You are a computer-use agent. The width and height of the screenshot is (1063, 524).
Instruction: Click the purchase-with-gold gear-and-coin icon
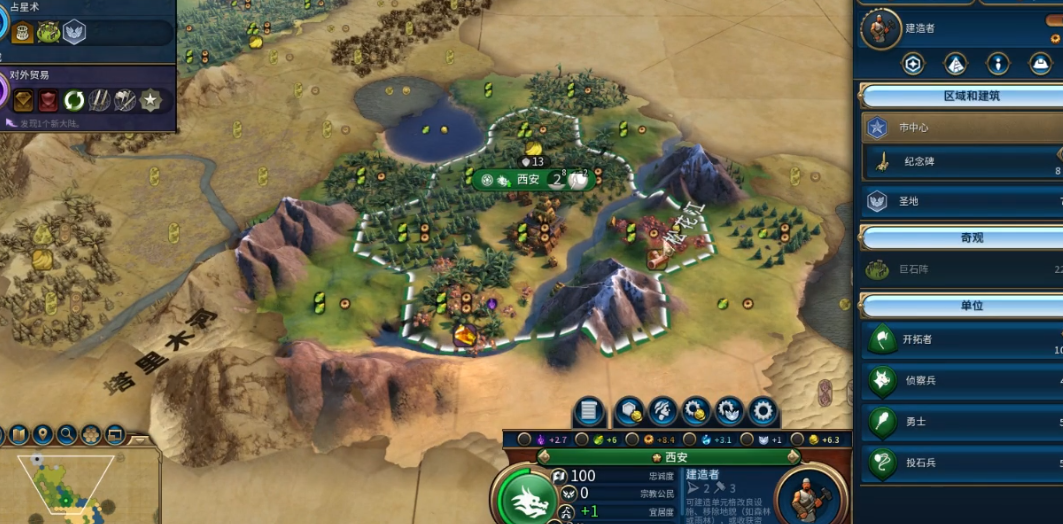tap(696, 411)
